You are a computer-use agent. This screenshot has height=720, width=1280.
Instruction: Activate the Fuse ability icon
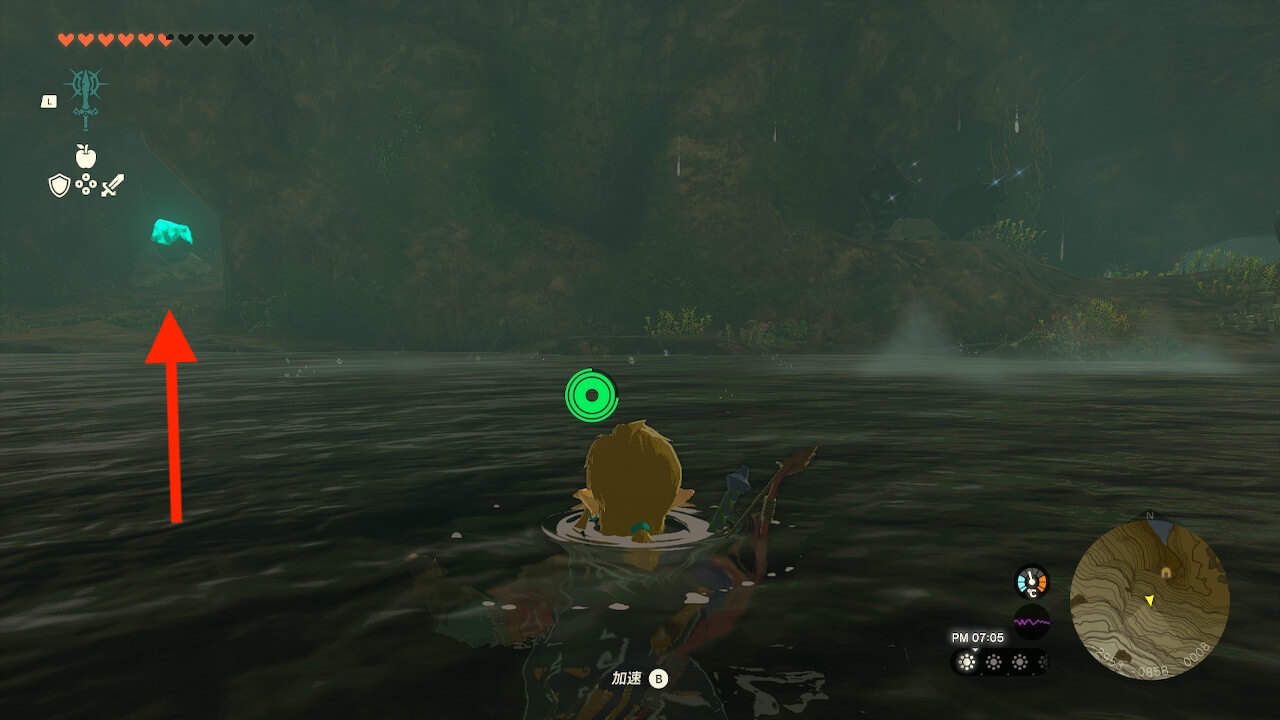[86, 98]
